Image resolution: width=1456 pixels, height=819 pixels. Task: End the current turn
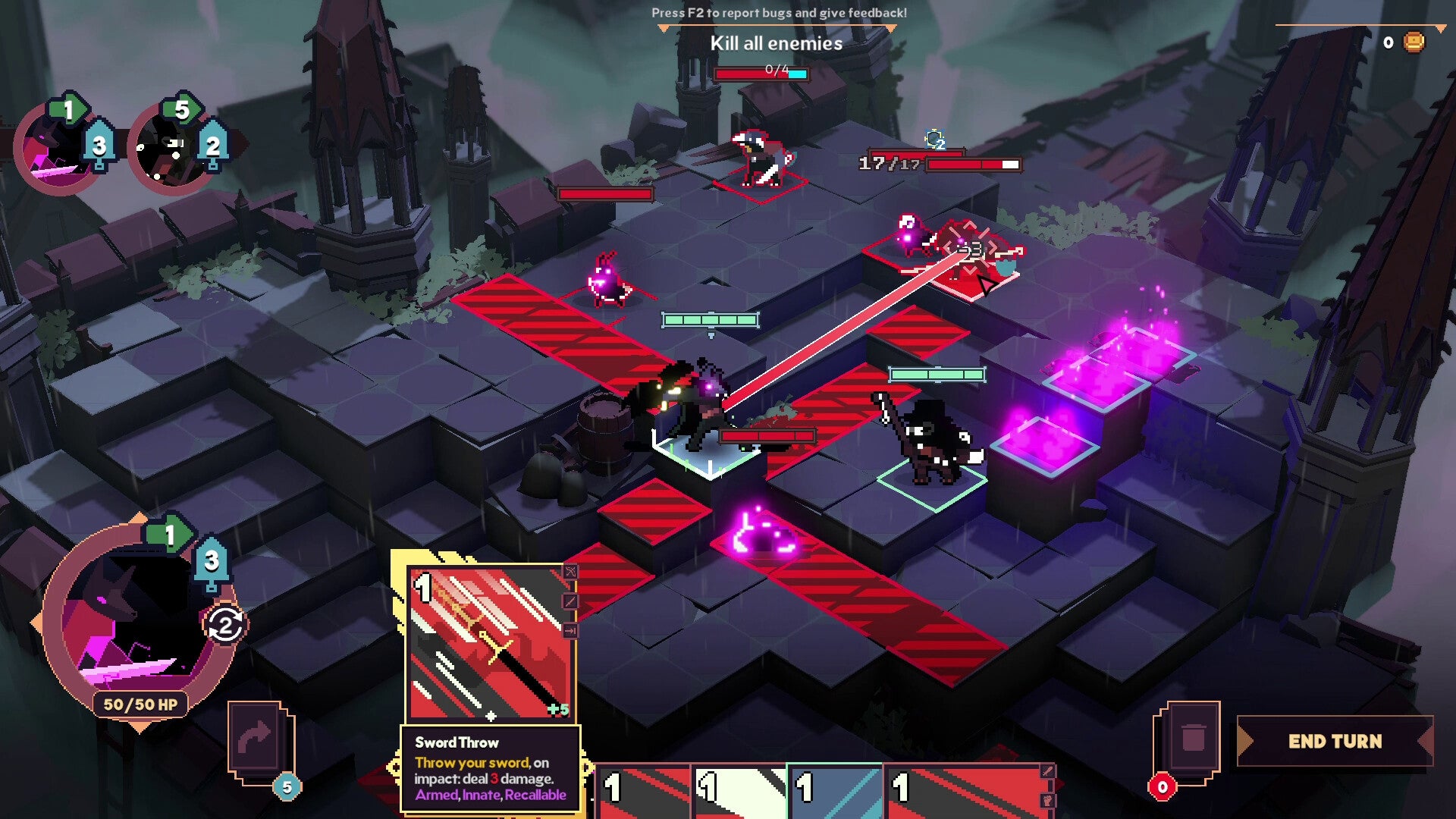click(x=1335, y=741)
